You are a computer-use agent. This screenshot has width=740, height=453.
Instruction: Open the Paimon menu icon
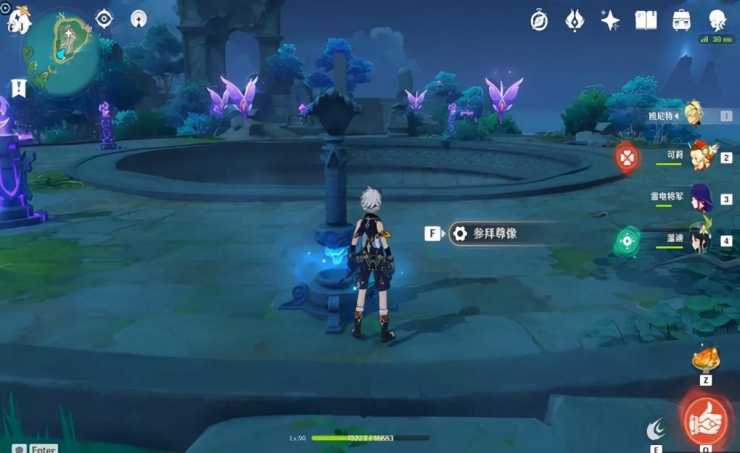[x=17, y=18]
